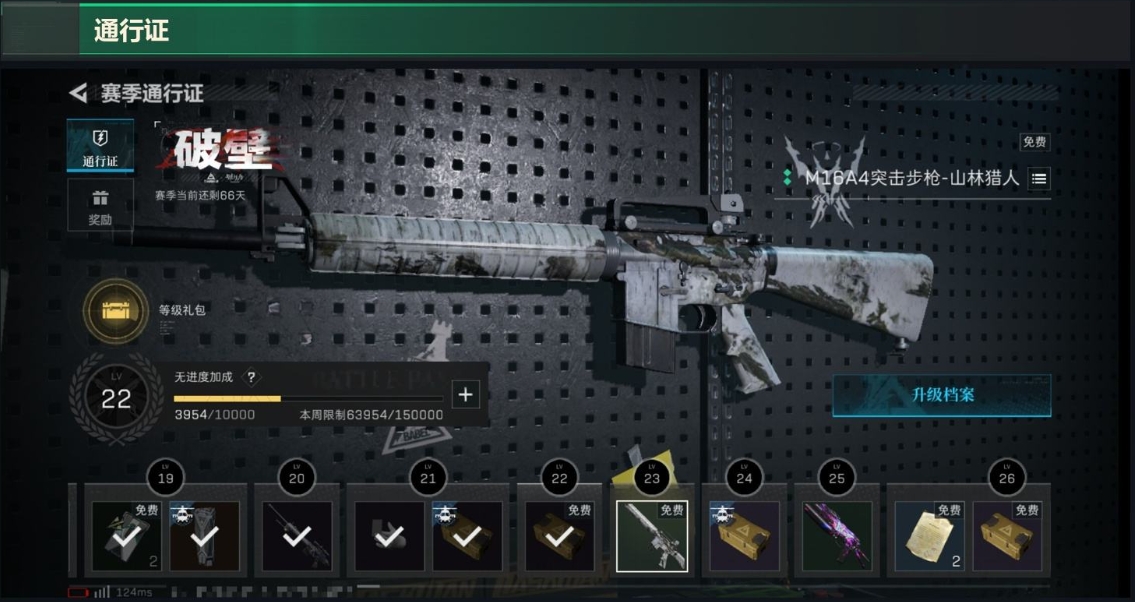Select the level 21 premium claimed crate reward
The image size is (1135, 602).
(467, 536)
